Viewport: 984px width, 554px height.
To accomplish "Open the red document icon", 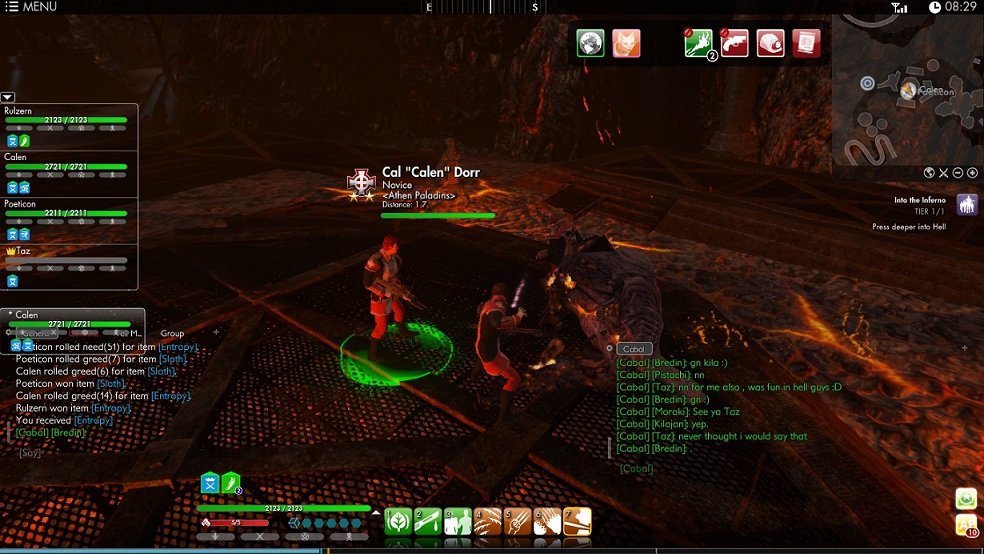I will (806, 43).
